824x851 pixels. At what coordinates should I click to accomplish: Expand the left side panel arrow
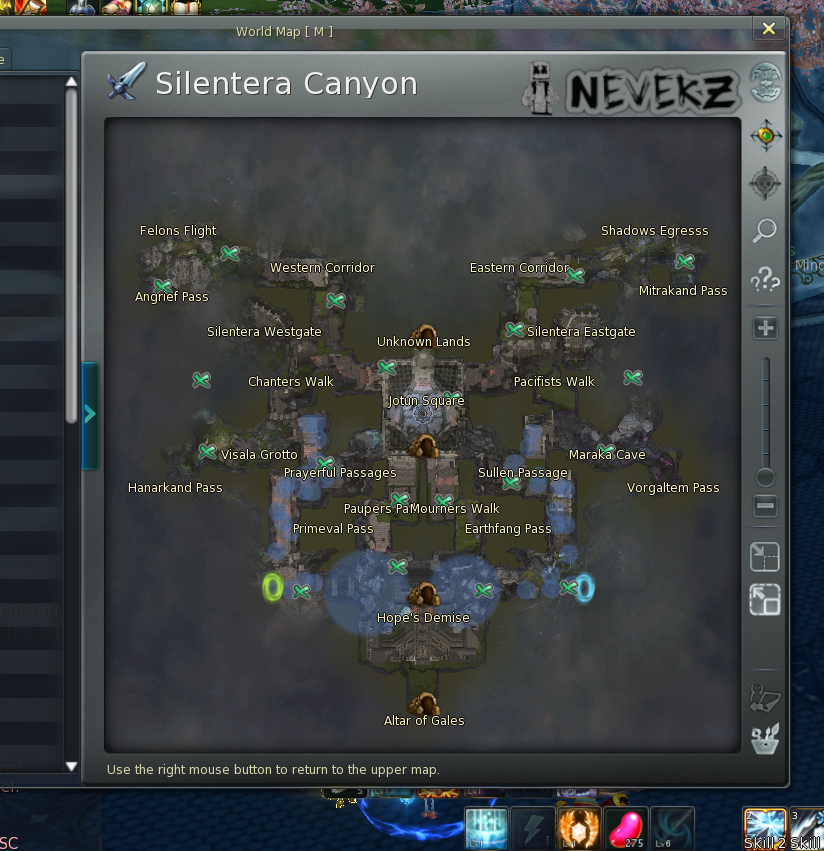[90, 414]
